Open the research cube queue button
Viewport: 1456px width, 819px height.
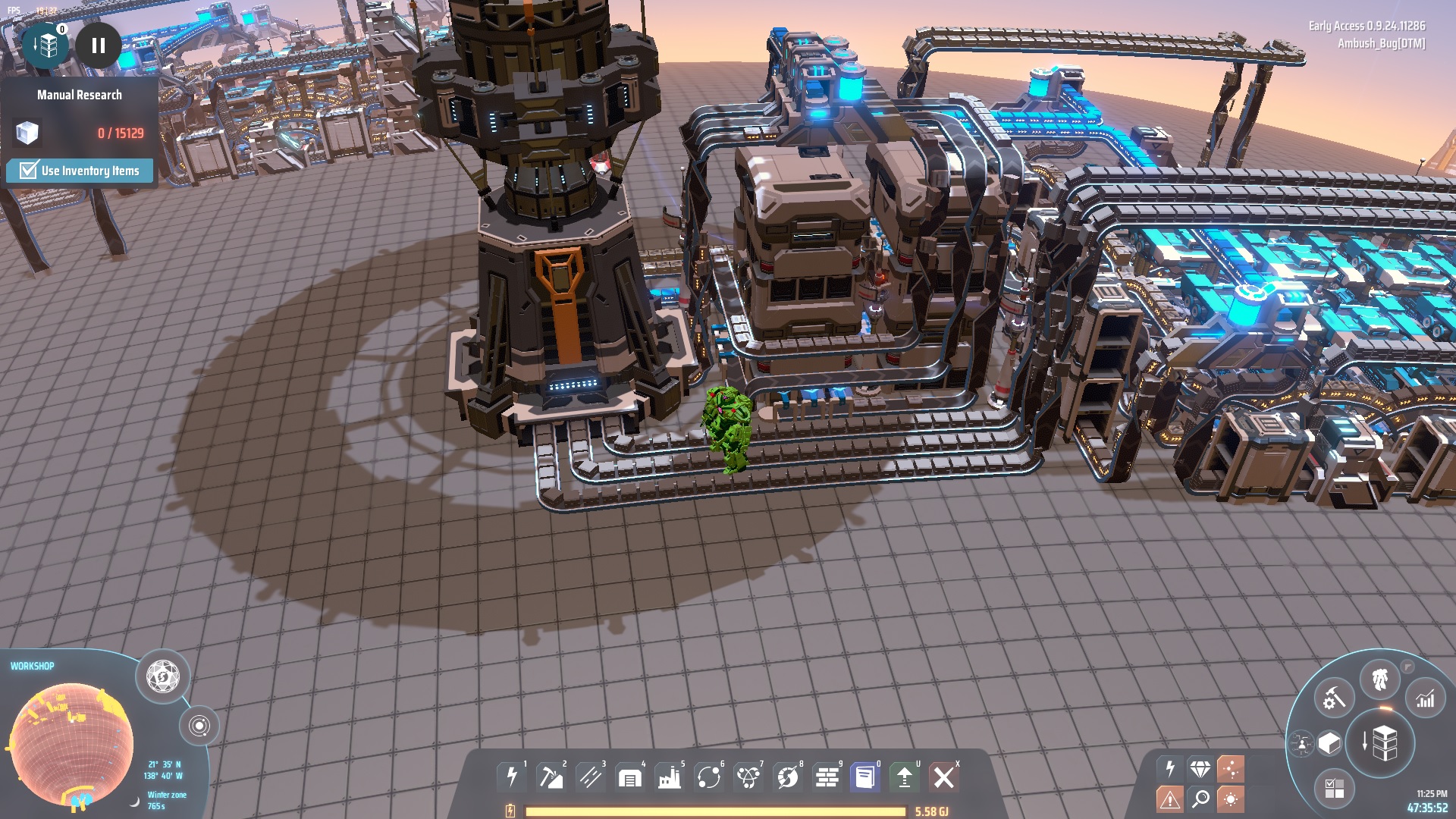click(x=47, y=45)
